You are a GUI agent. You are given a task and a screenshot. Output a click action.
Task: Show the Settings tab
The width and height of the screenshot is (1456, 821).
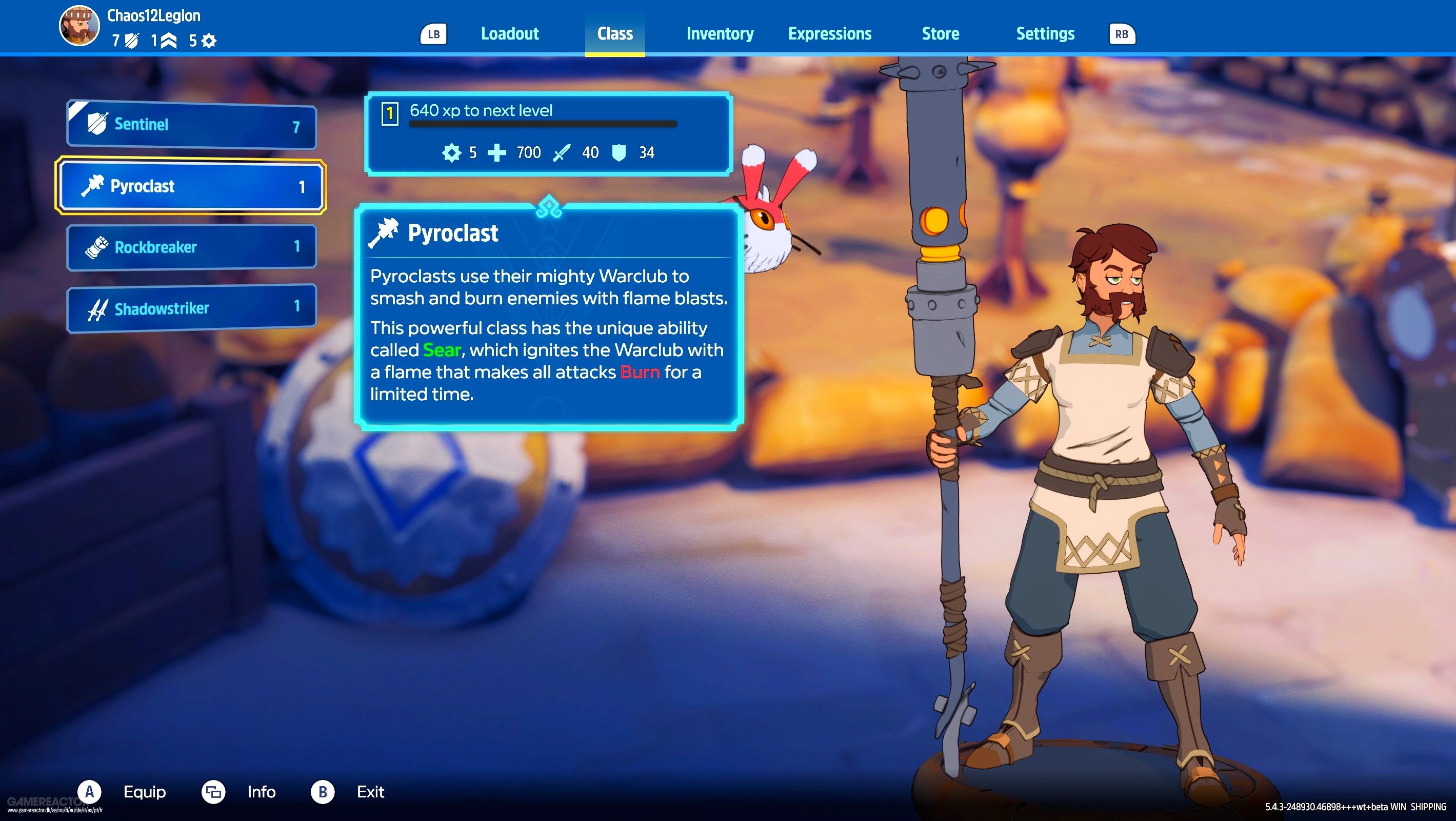[x=1045, y=34]
